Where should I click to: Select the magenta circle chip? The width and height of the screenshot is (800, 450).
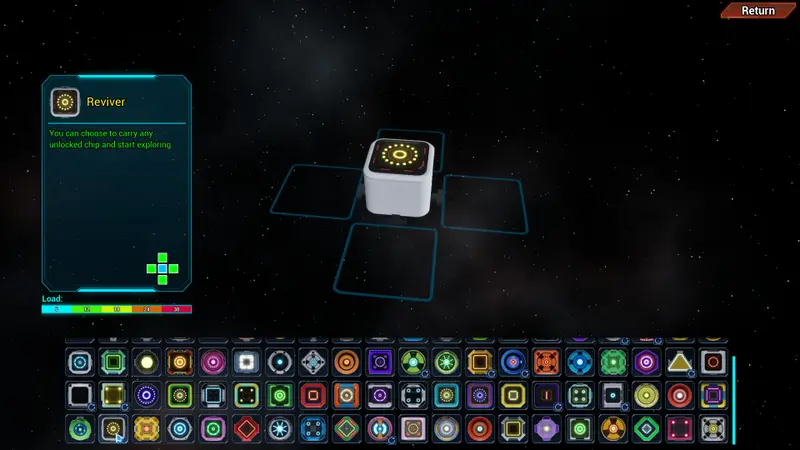[x=213, y=362]
